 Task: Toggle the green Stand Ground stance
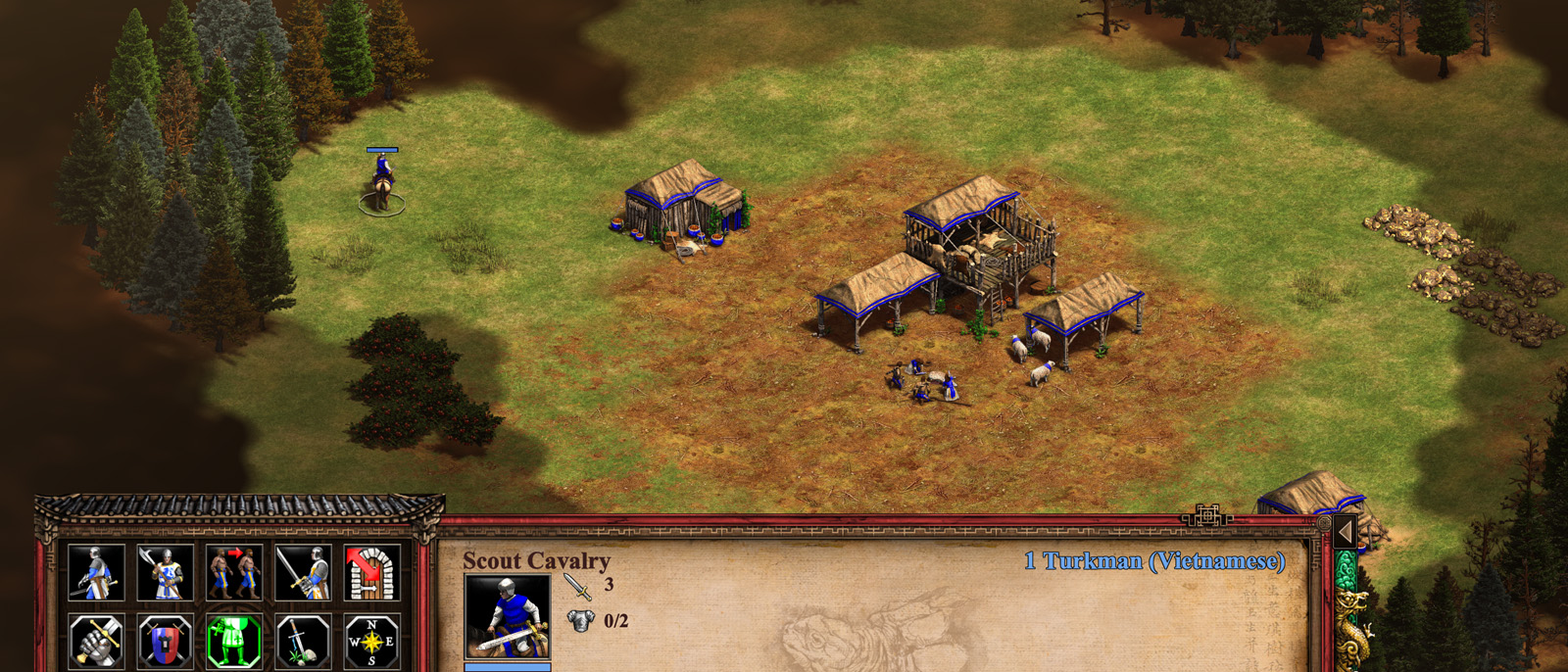tap(233, 641)
